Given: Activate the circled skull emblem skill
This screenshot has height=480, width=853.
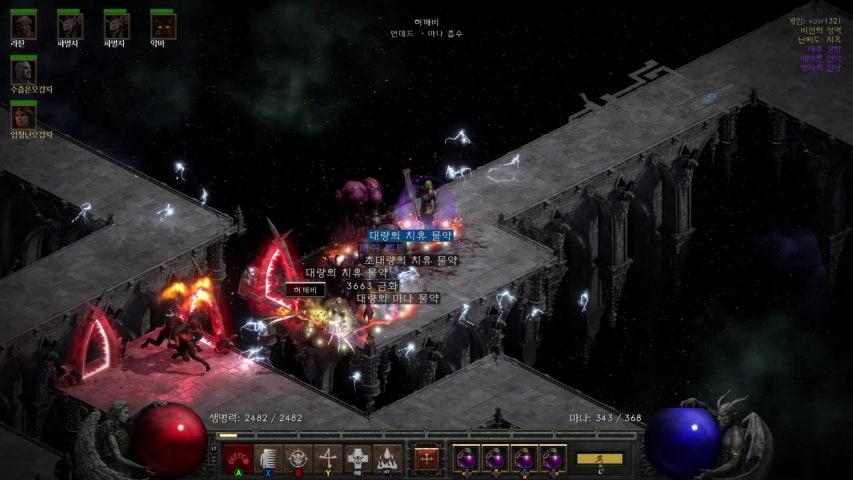Looking at the screenshot, I should point(297,458).
